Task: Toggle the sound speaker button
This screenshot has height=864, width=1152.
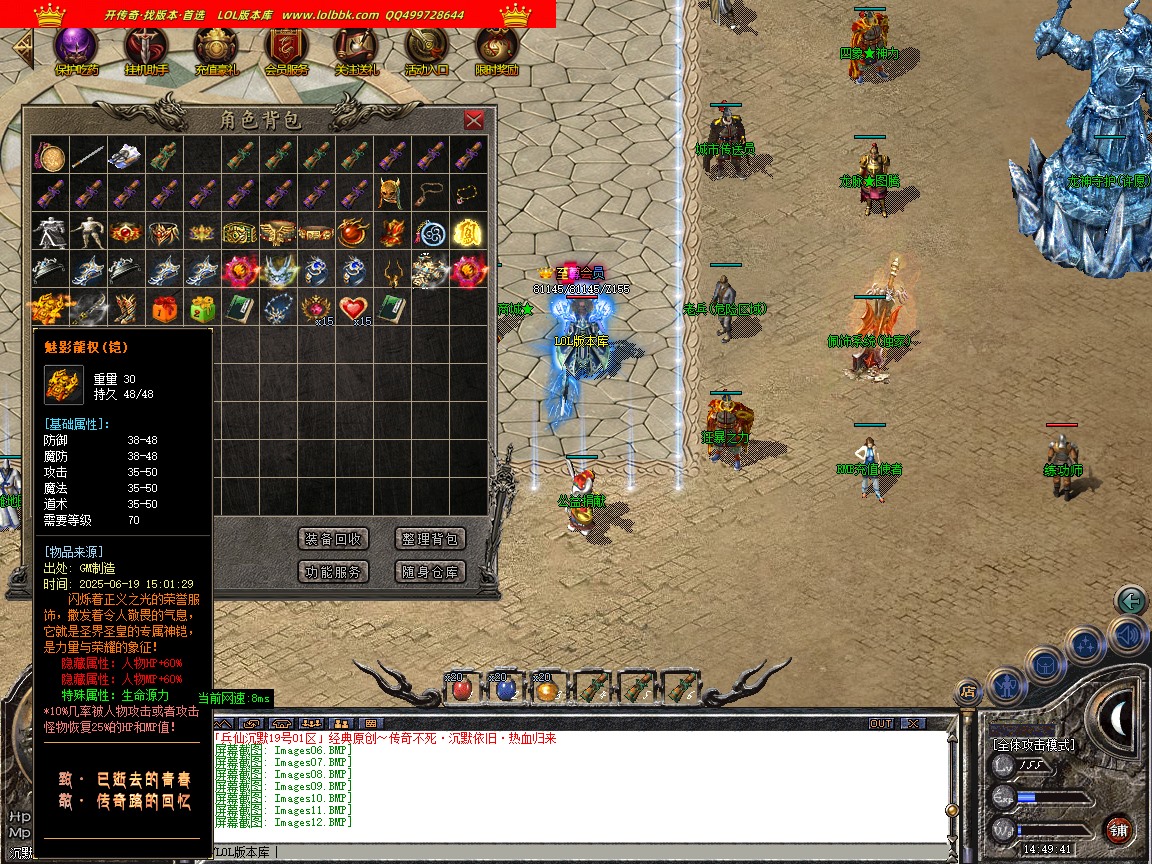Action: click(1127, 636)
